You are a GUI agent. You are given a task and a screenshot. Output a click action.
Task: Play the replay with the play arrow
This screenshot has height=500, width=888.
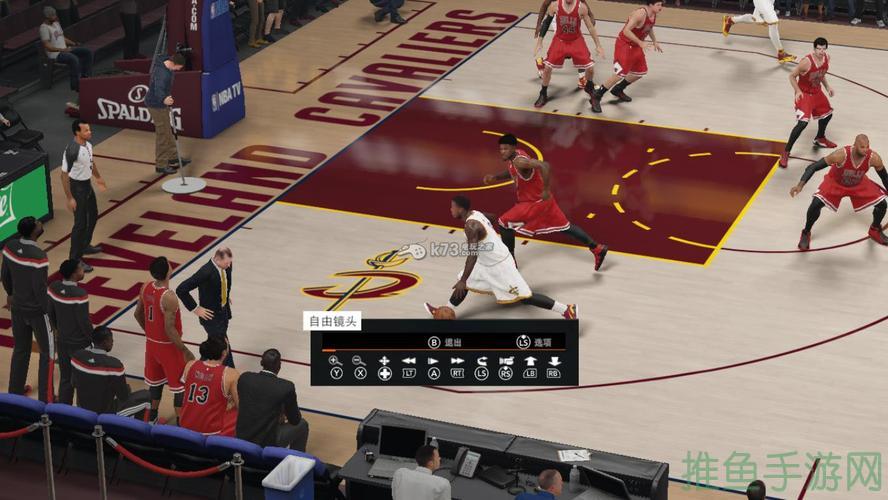[x=433, y=360]
